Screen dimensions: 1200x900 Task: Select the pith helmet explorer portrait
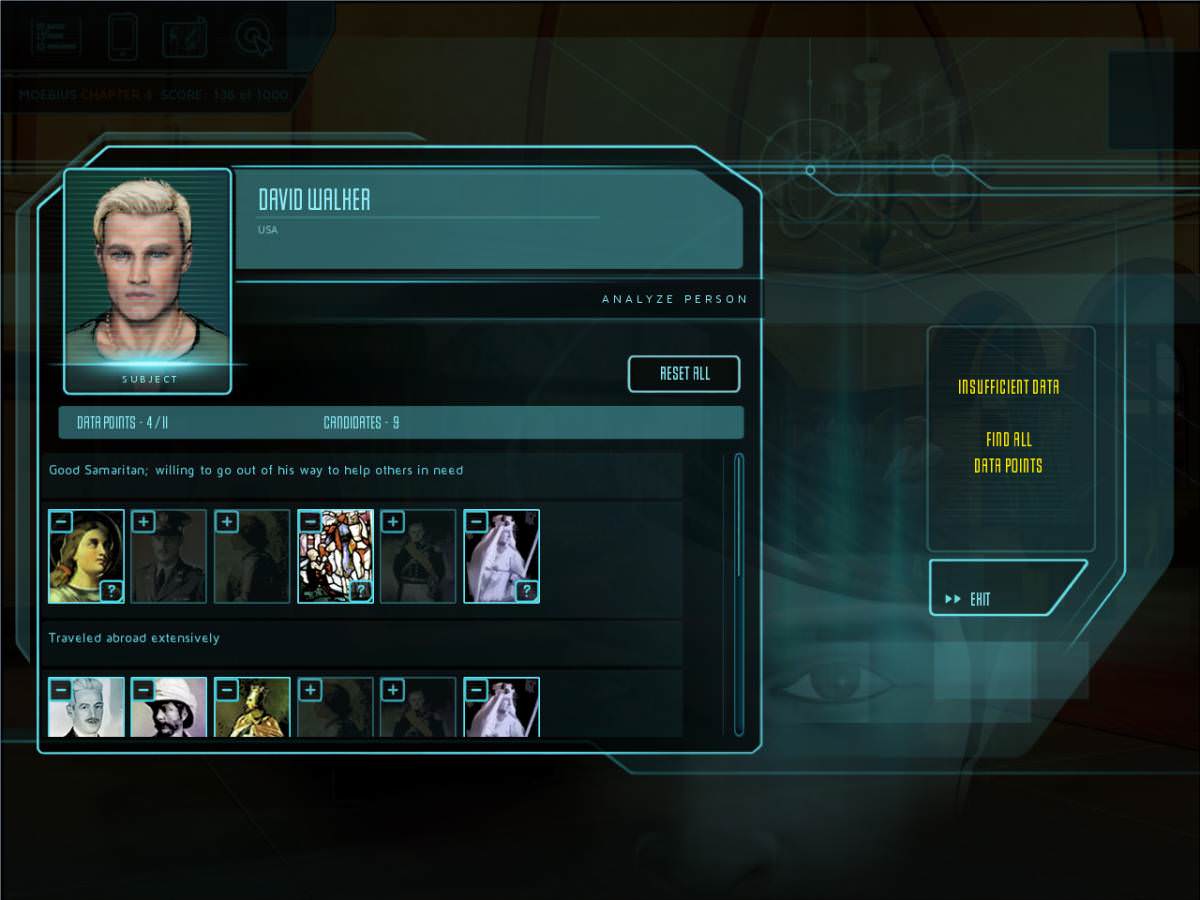pyautogui.click(x=169, y=710)
